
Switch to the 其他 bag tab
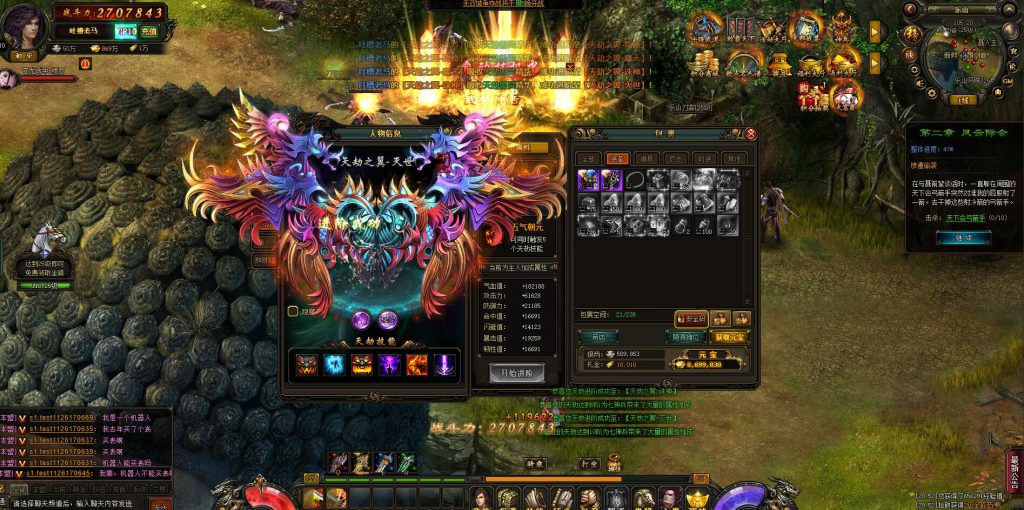pyautogui.click(x=734, y=158)
